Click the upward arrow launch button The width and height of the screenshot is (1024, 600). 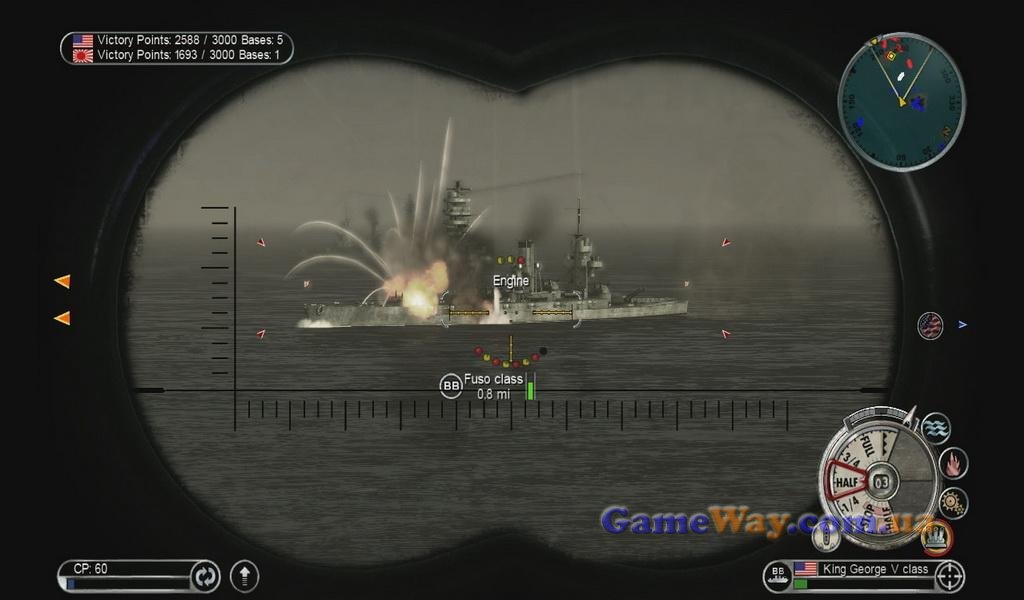[244, 576]
